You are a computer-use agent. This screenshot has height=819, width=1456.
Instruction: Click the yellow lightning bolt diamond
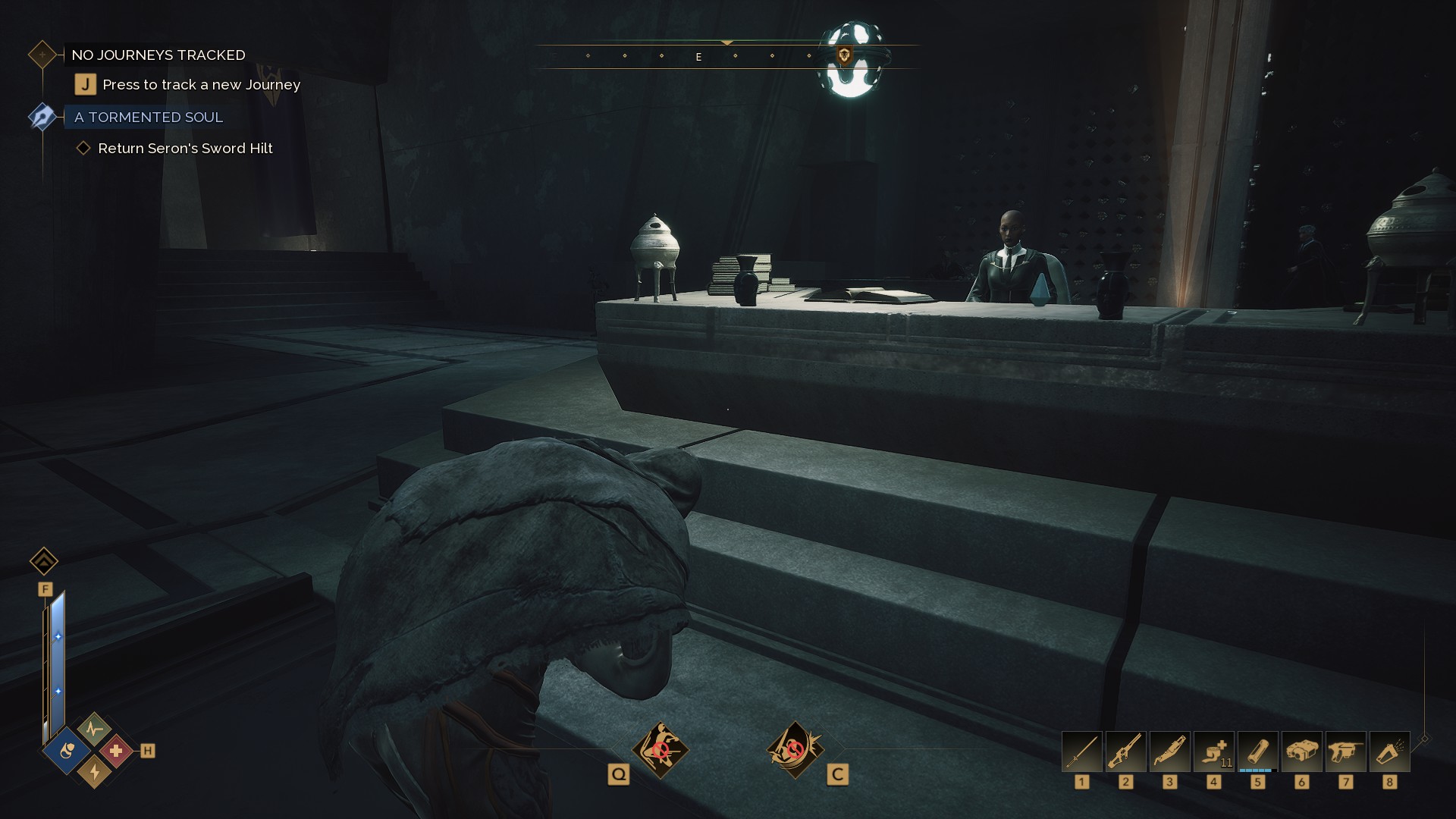(94, 772)
